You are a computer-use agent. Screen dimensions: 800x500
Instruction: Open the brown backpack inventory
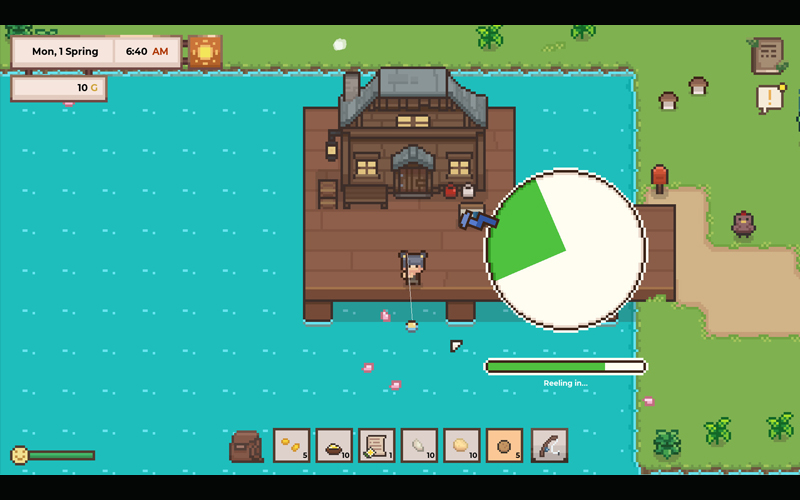point(245,446)
